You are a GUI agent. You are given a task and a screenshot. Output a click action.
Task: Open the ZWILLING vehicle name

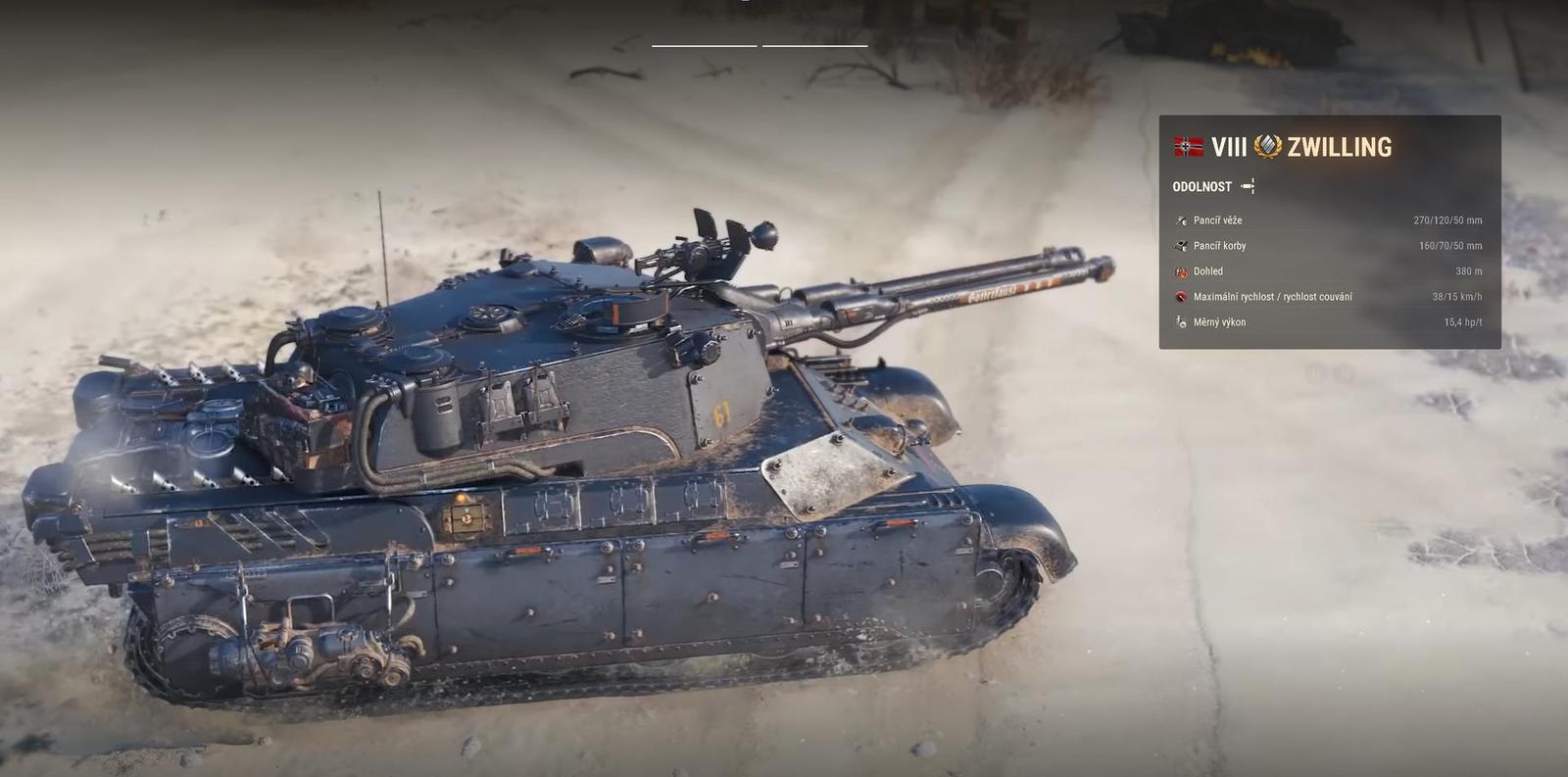[x=1339, y=148]
